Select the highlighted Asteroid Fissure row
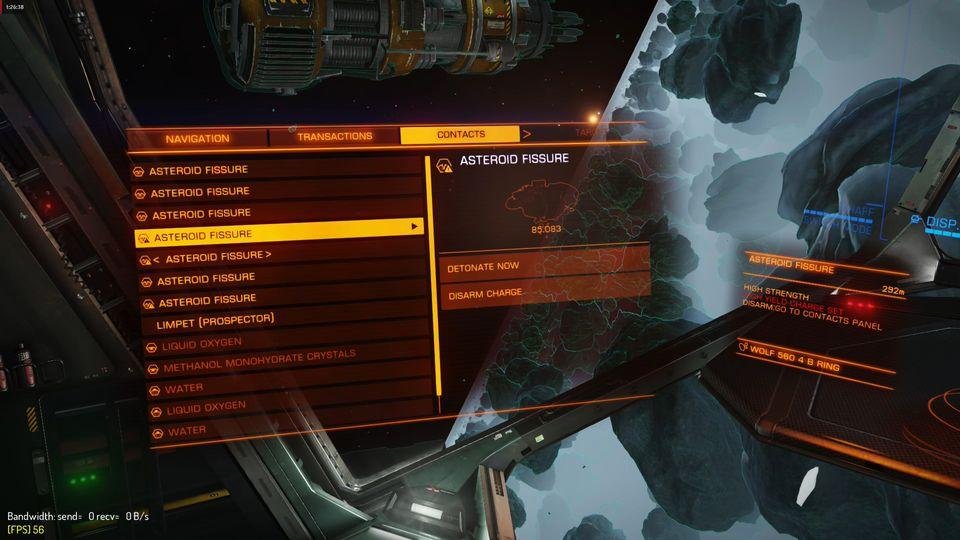 coord(278,234)
